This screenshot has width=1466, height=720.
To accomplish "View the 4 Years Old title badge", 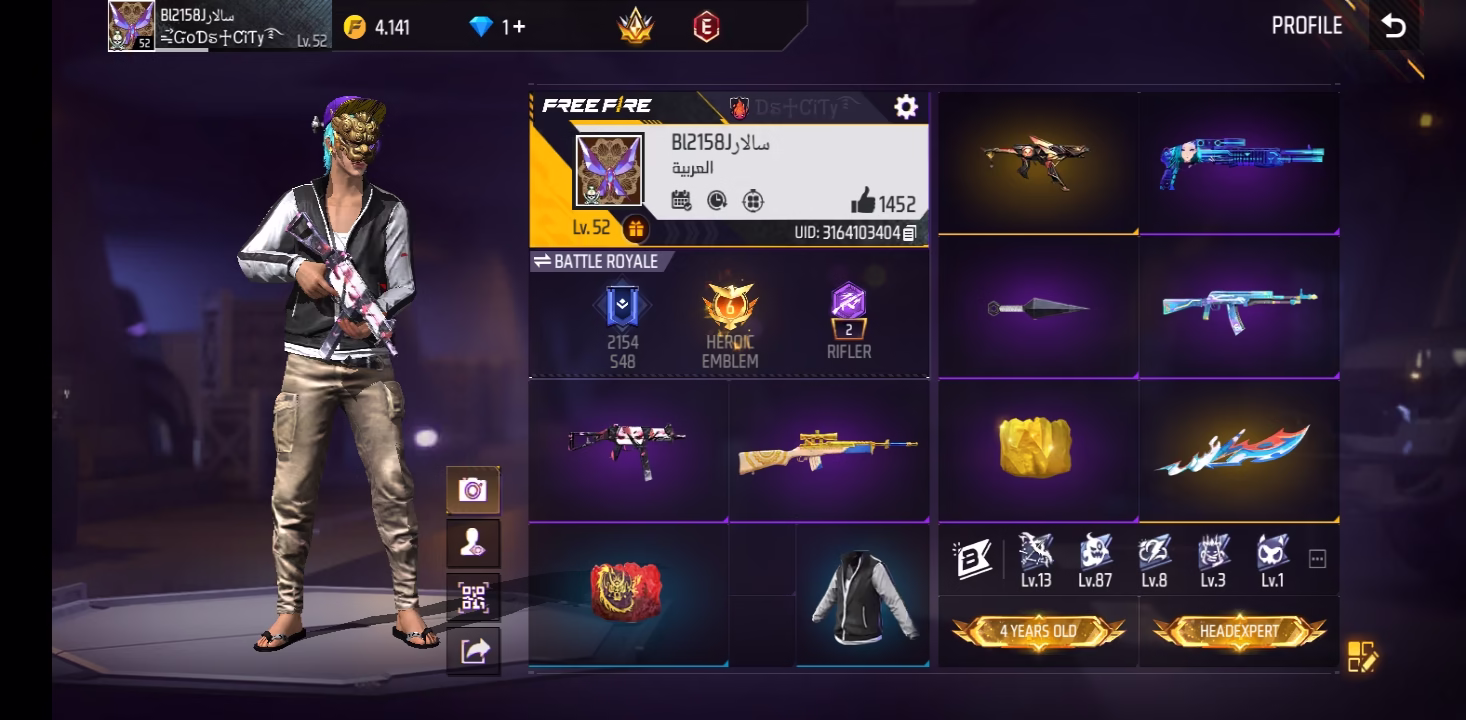I will (1038, 632).
